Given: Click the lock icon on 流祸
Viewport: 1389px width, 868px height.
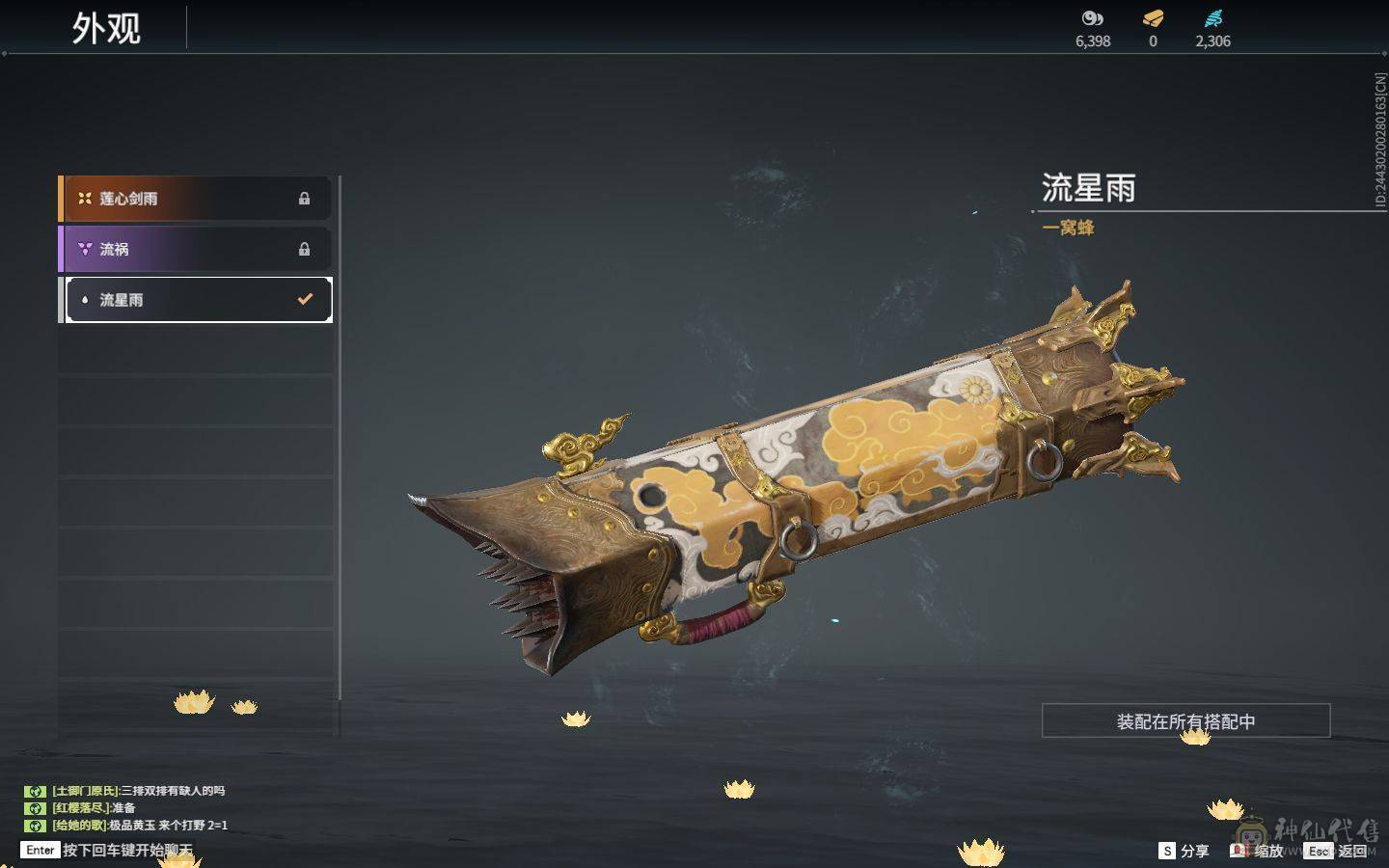Looking at the screenshot, I should (x=305, y=249).
